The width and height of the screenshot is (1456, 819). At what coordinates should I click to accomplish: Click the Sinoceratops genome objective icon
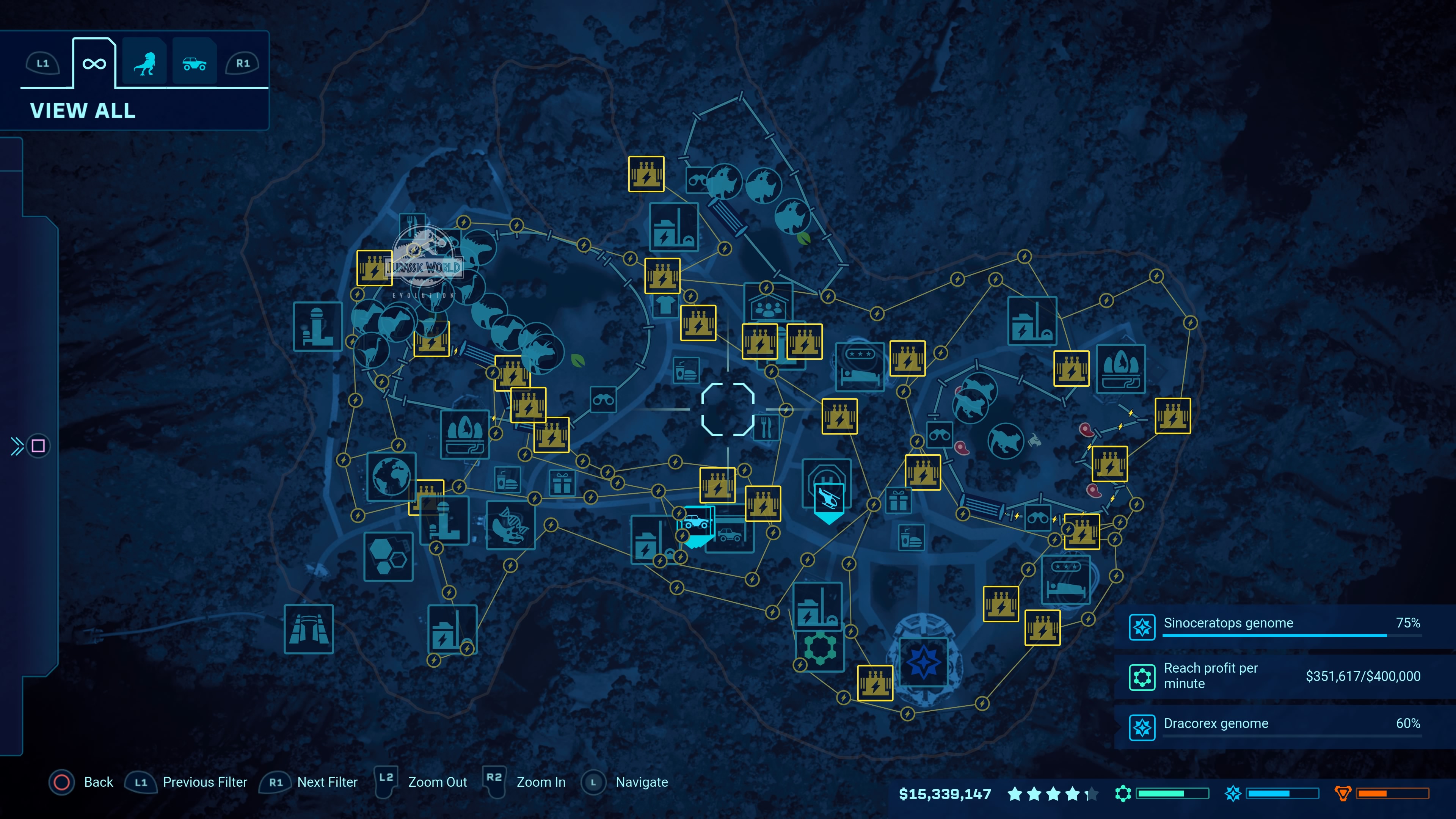click(1143, 628)
